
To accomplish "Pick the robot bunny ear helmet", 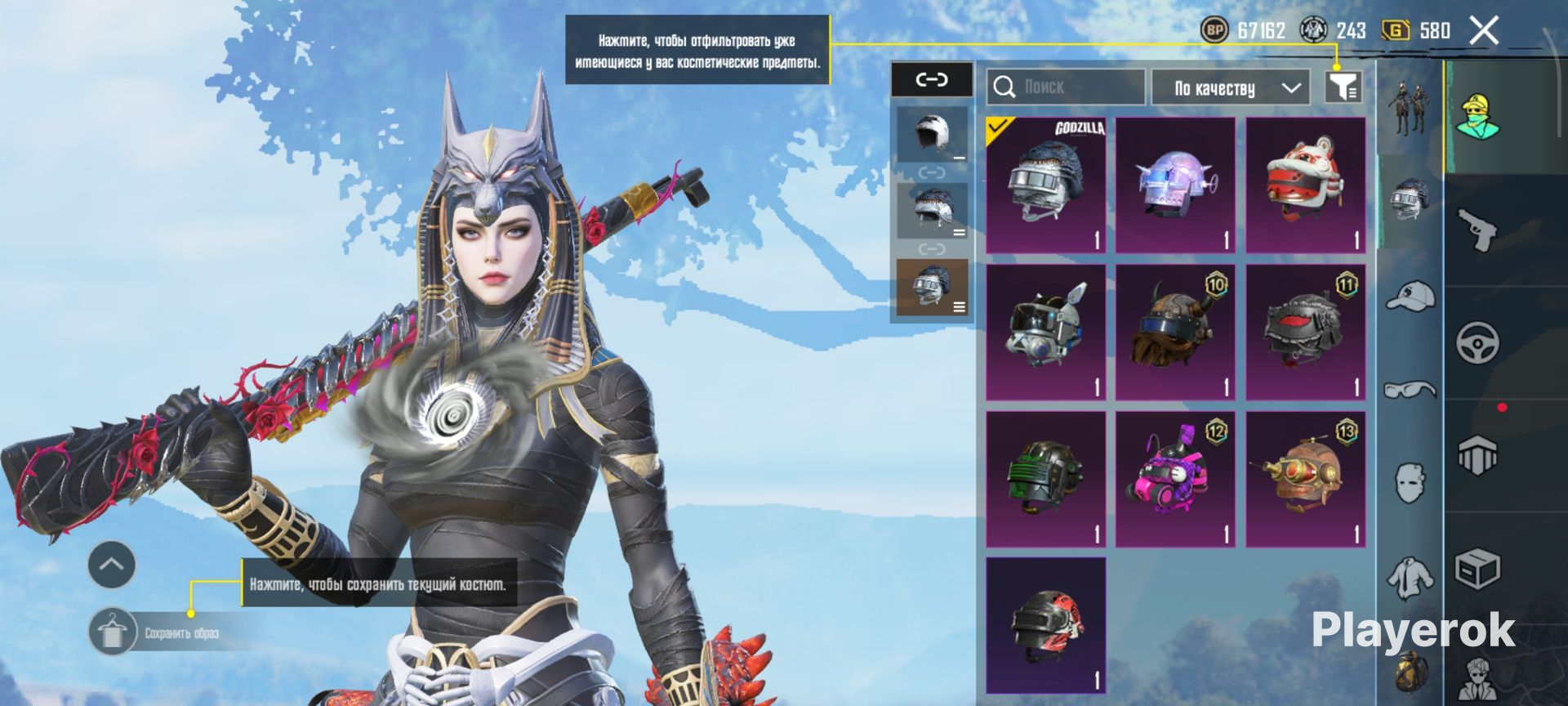I will pos(1045,332).
